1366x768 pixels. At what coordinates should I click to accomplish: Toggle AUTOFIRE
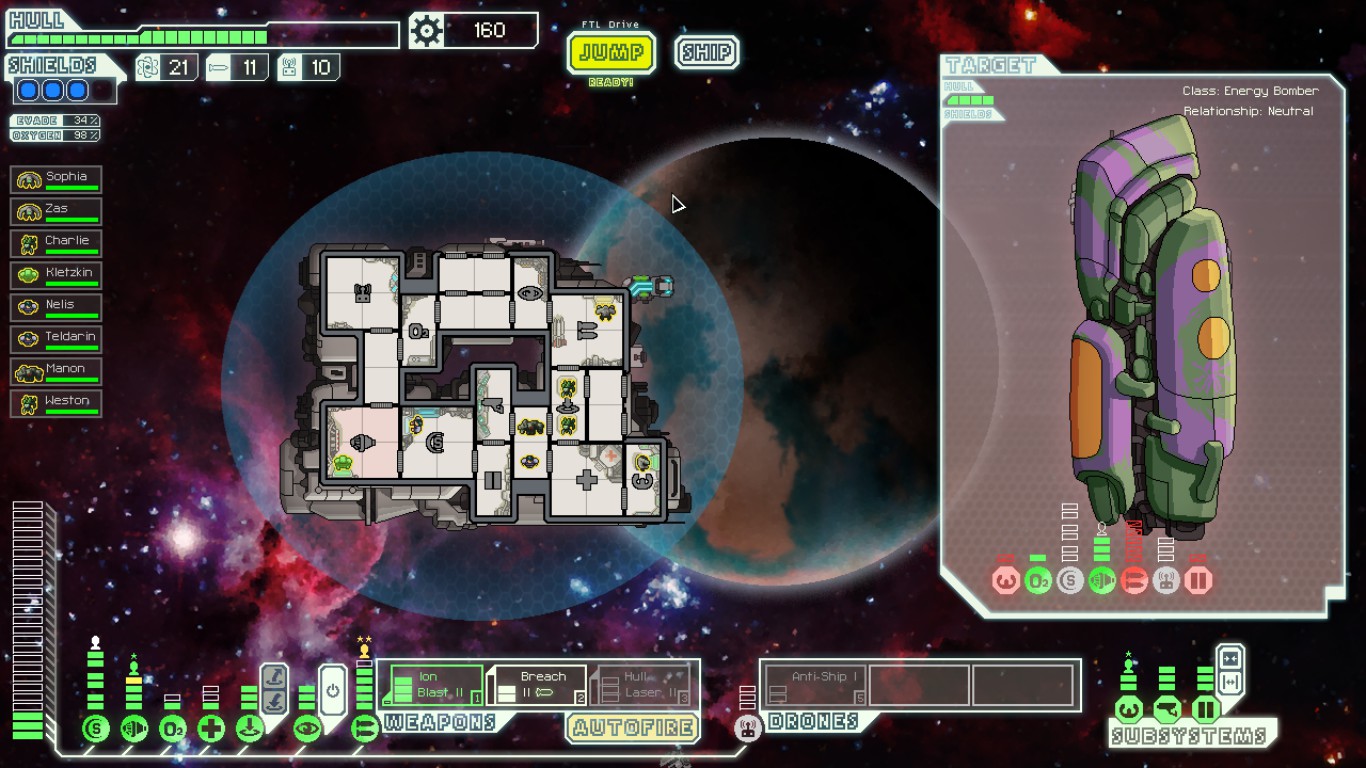click(633, 727)
